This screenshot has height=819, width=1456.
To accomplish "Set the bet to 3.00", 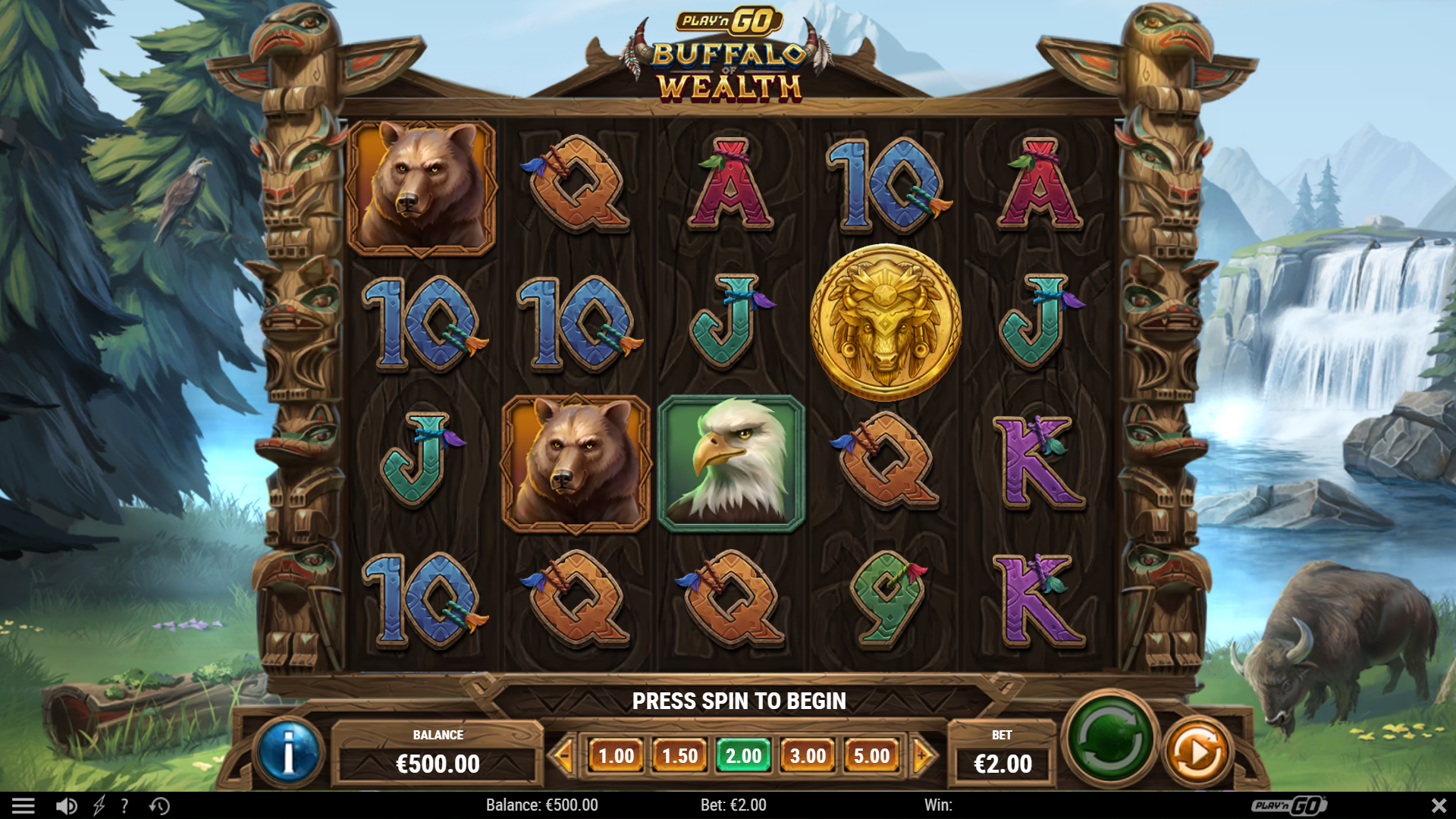I will tap(808, 756).
